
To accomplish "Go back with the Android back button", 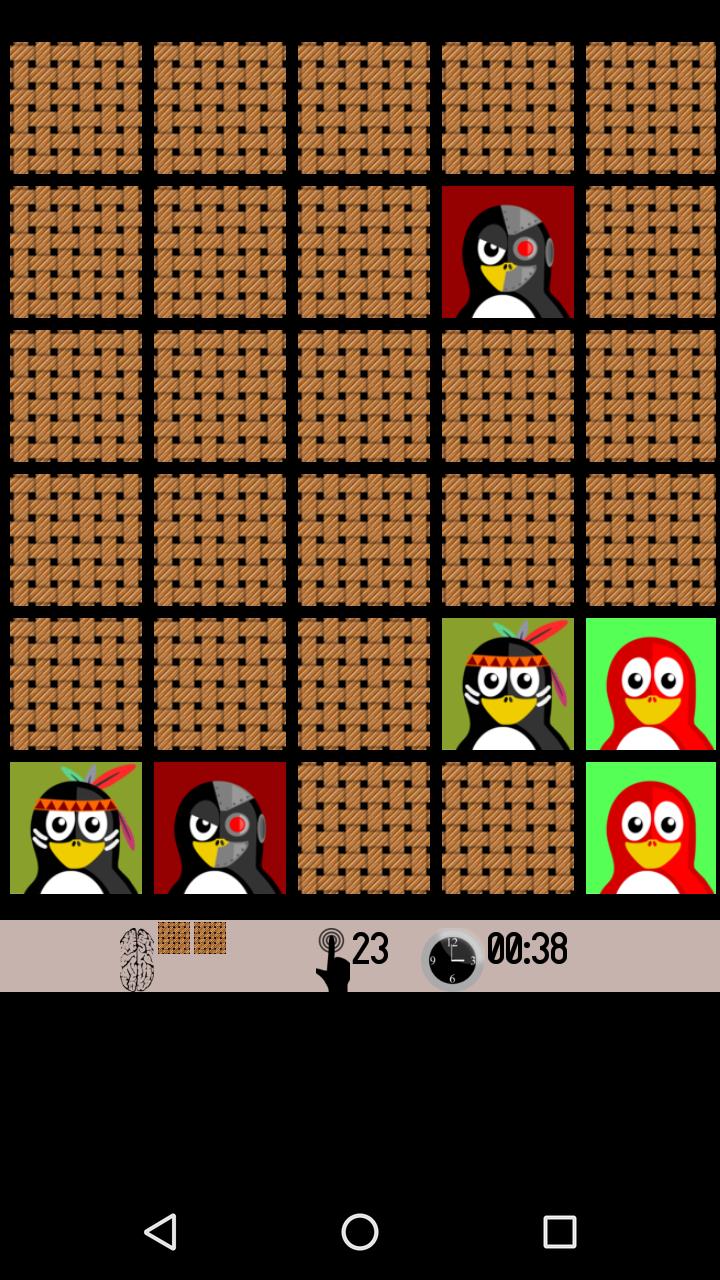I will click(x=160, y=1232).
